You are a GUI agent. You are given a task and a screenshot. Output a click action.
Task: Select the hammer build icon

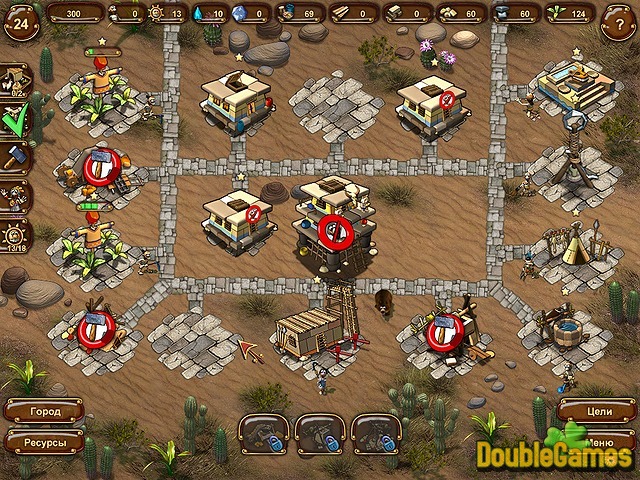click(x=17, y=157)
